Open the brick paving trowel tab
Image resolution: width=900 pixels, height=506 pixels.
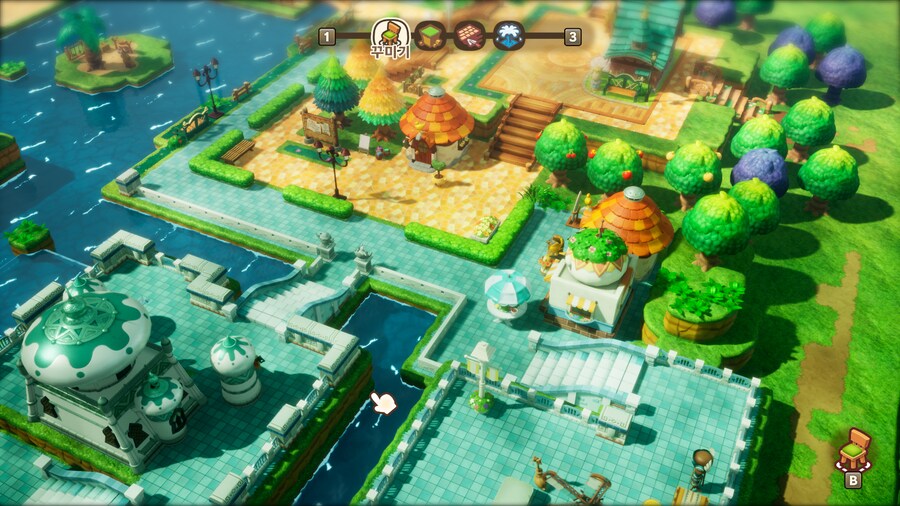469,36
